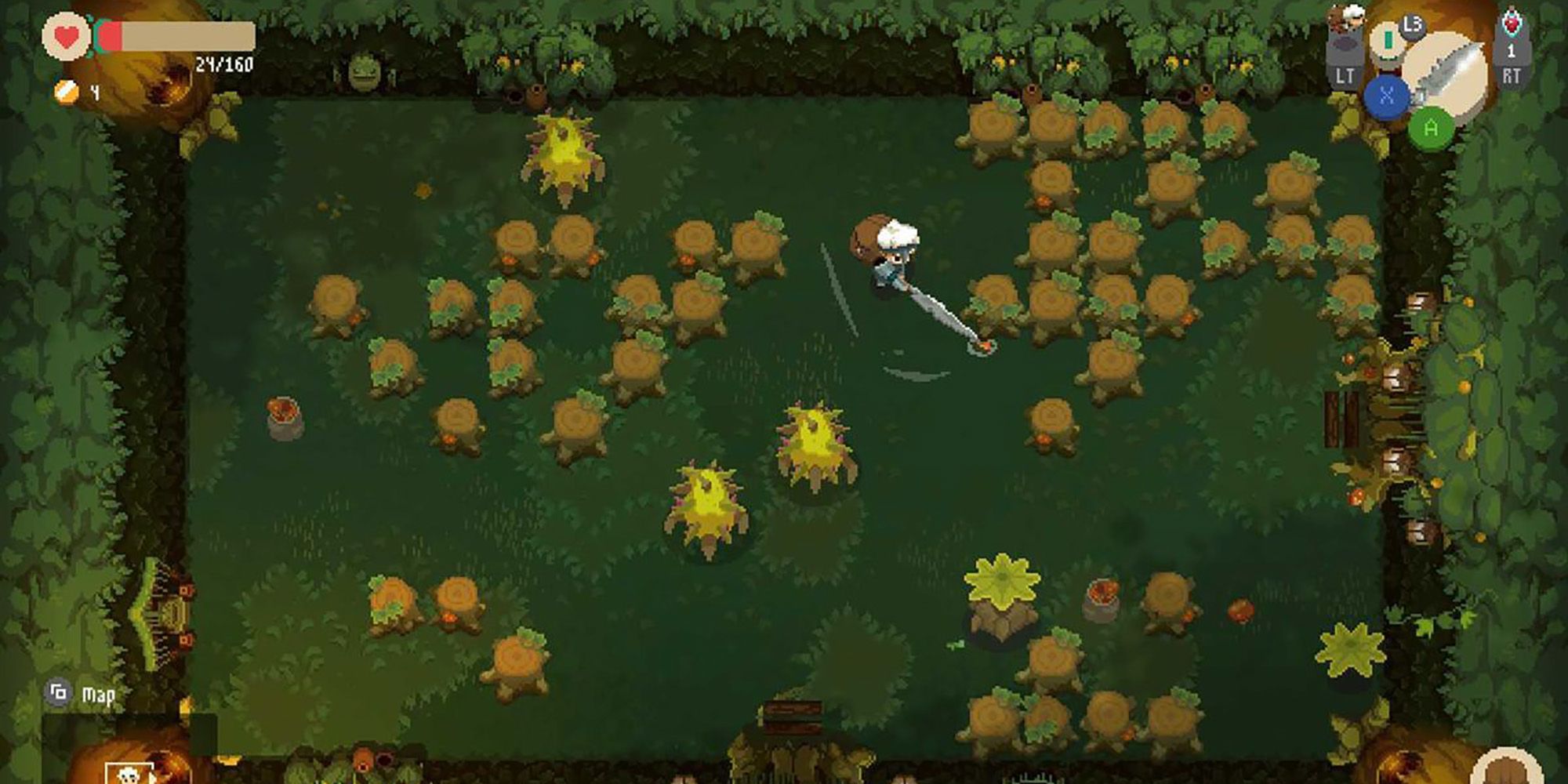
Task: Click the LT trigger label
Action: 1345,74
